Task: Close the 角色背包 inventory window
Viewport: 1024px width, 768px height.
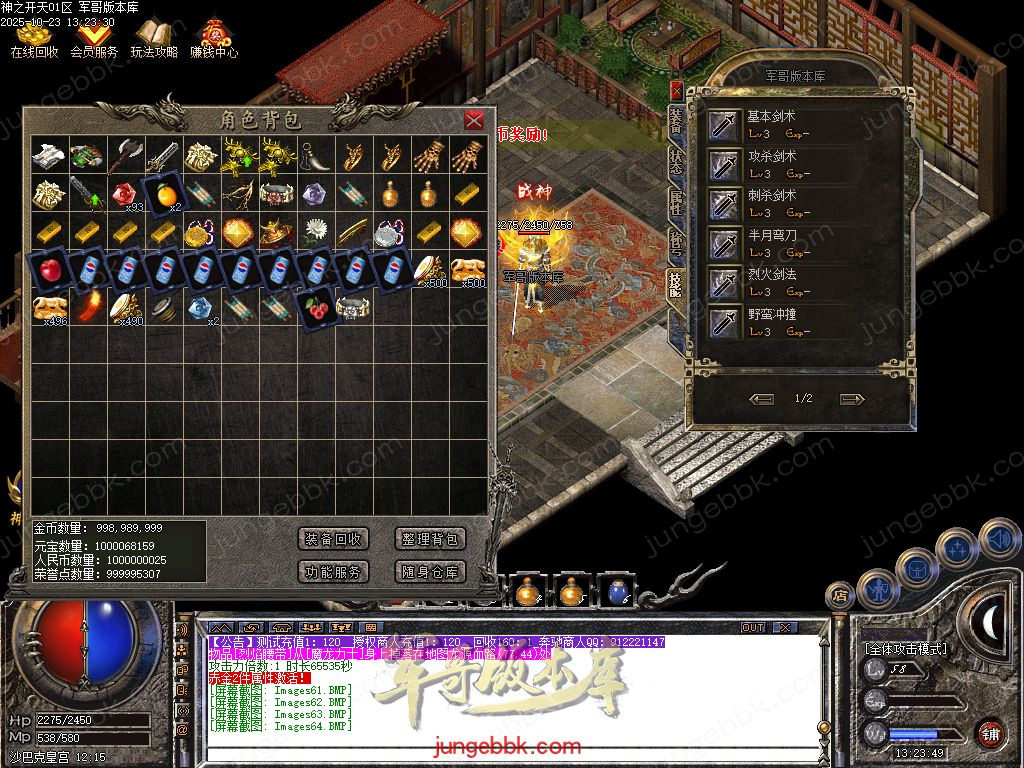Action: (474, 120)
